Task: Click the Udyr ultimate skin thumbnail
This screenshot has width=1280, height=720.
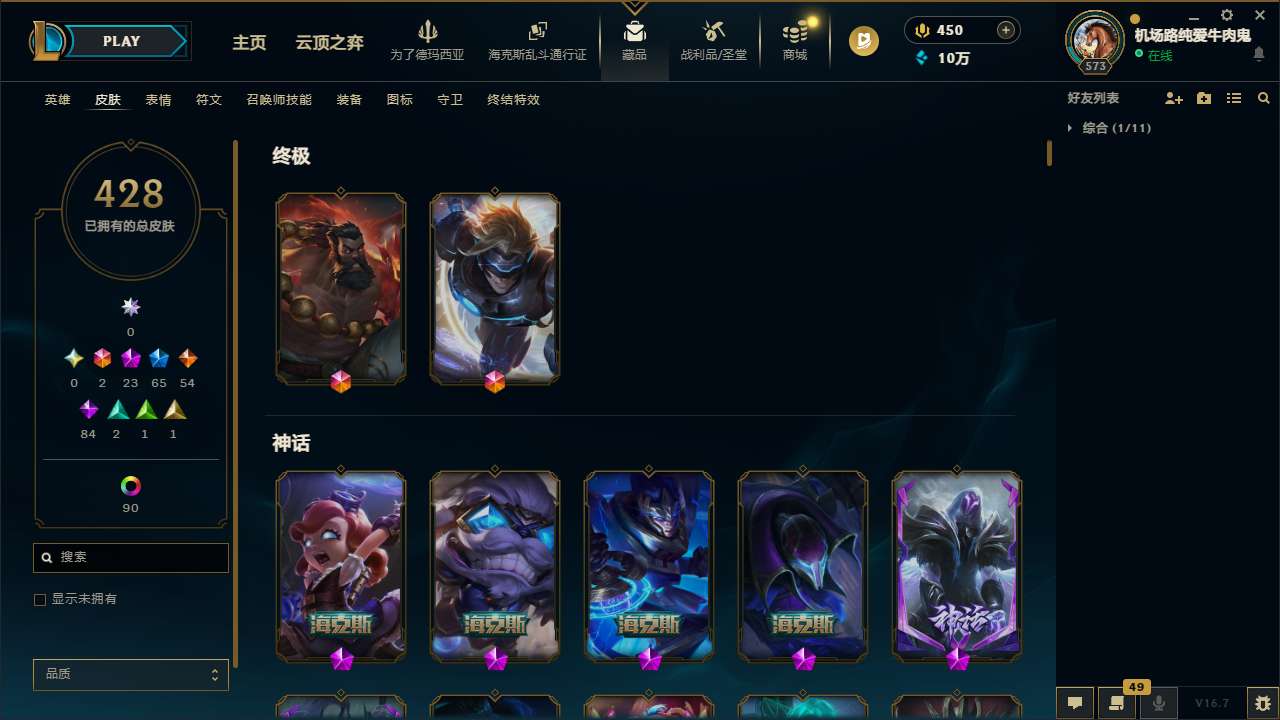Action: click(x=341, y=288)
